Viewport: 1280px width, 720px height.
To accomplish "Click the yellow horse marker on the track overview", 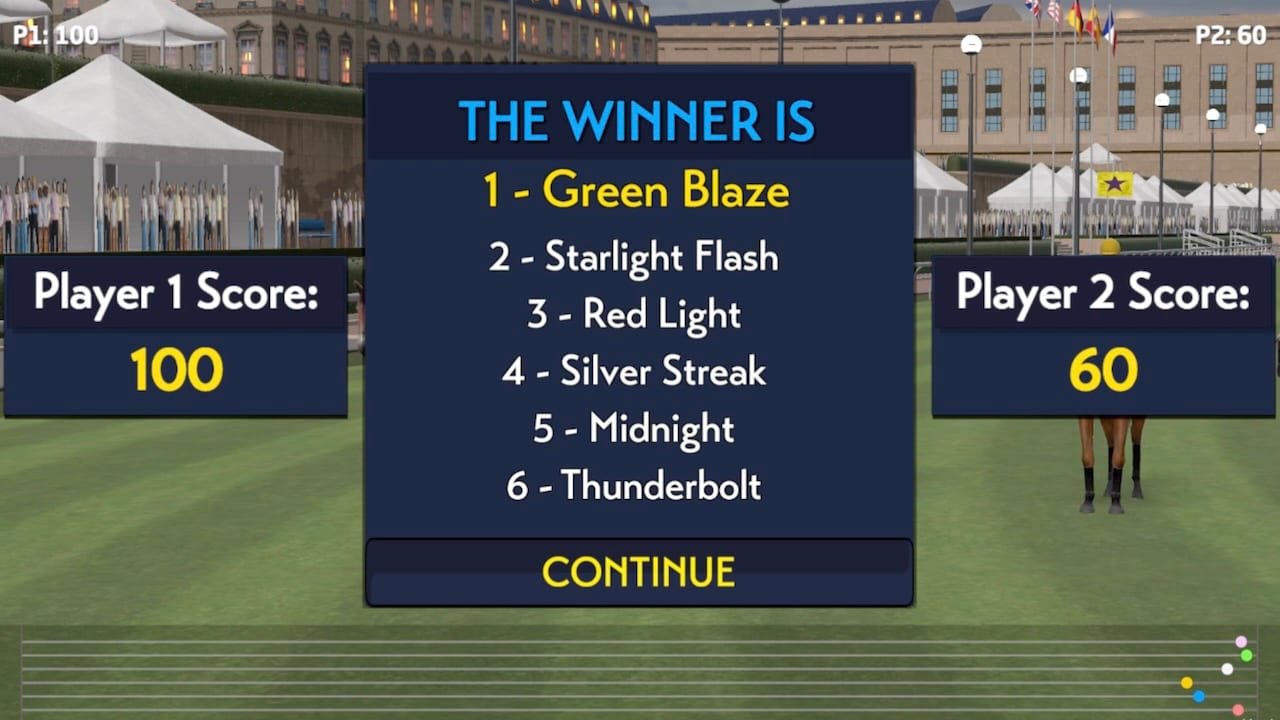I will point(1186,682).
